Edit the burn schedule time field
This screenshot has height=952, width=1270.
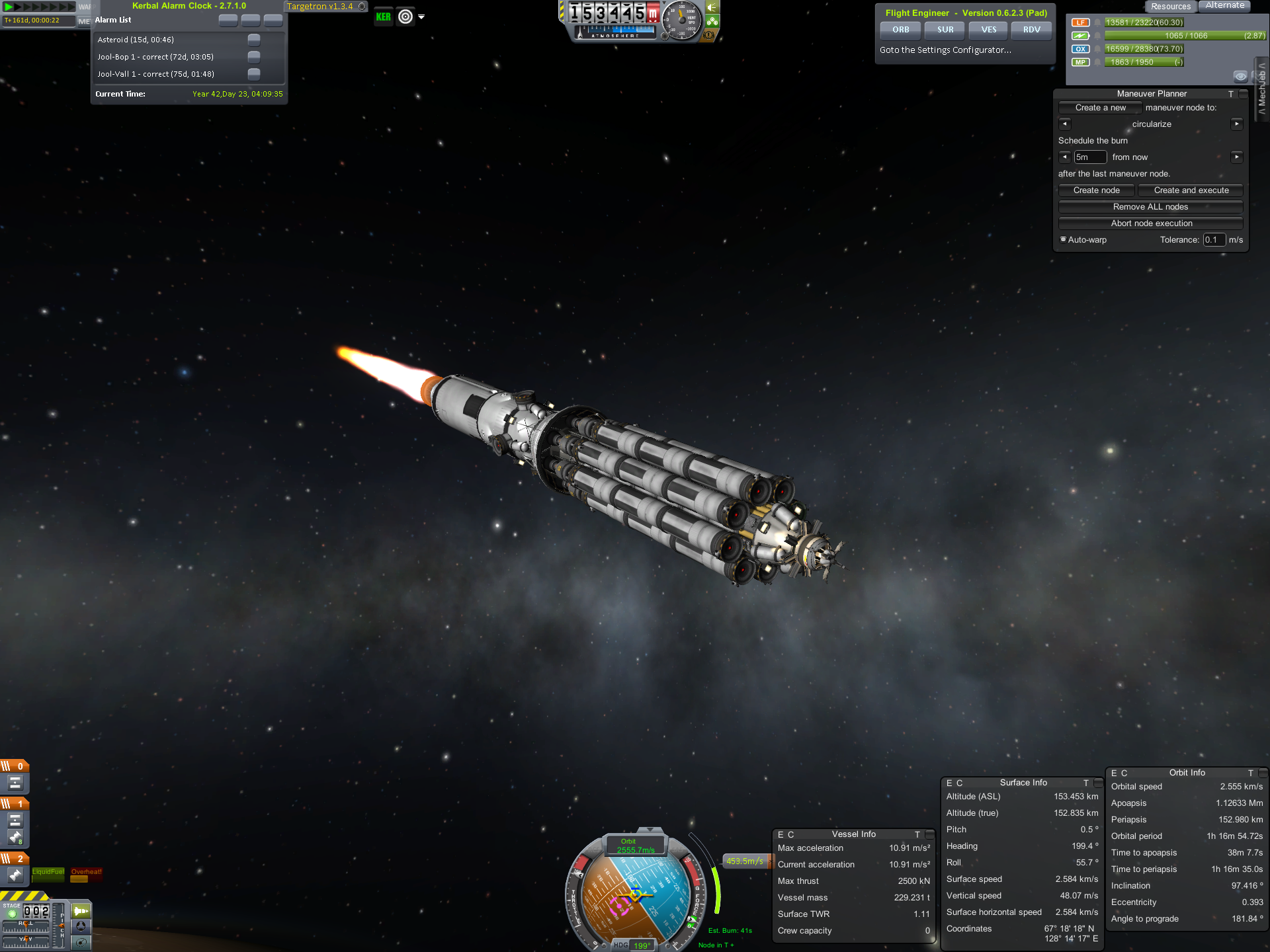click(x=1089, y=157)
